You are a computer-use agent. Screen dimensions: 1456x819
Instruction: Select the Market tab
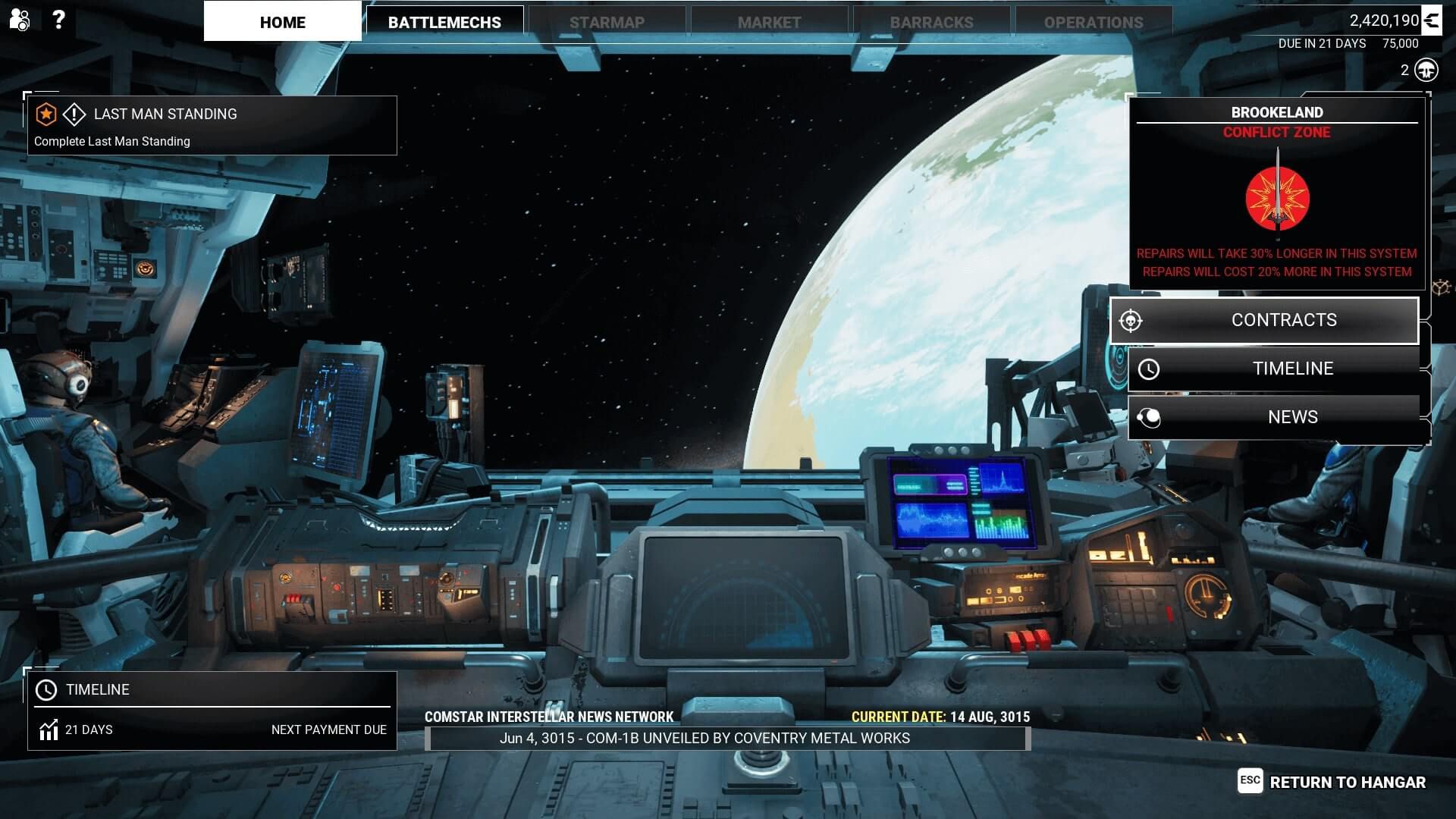770,21
